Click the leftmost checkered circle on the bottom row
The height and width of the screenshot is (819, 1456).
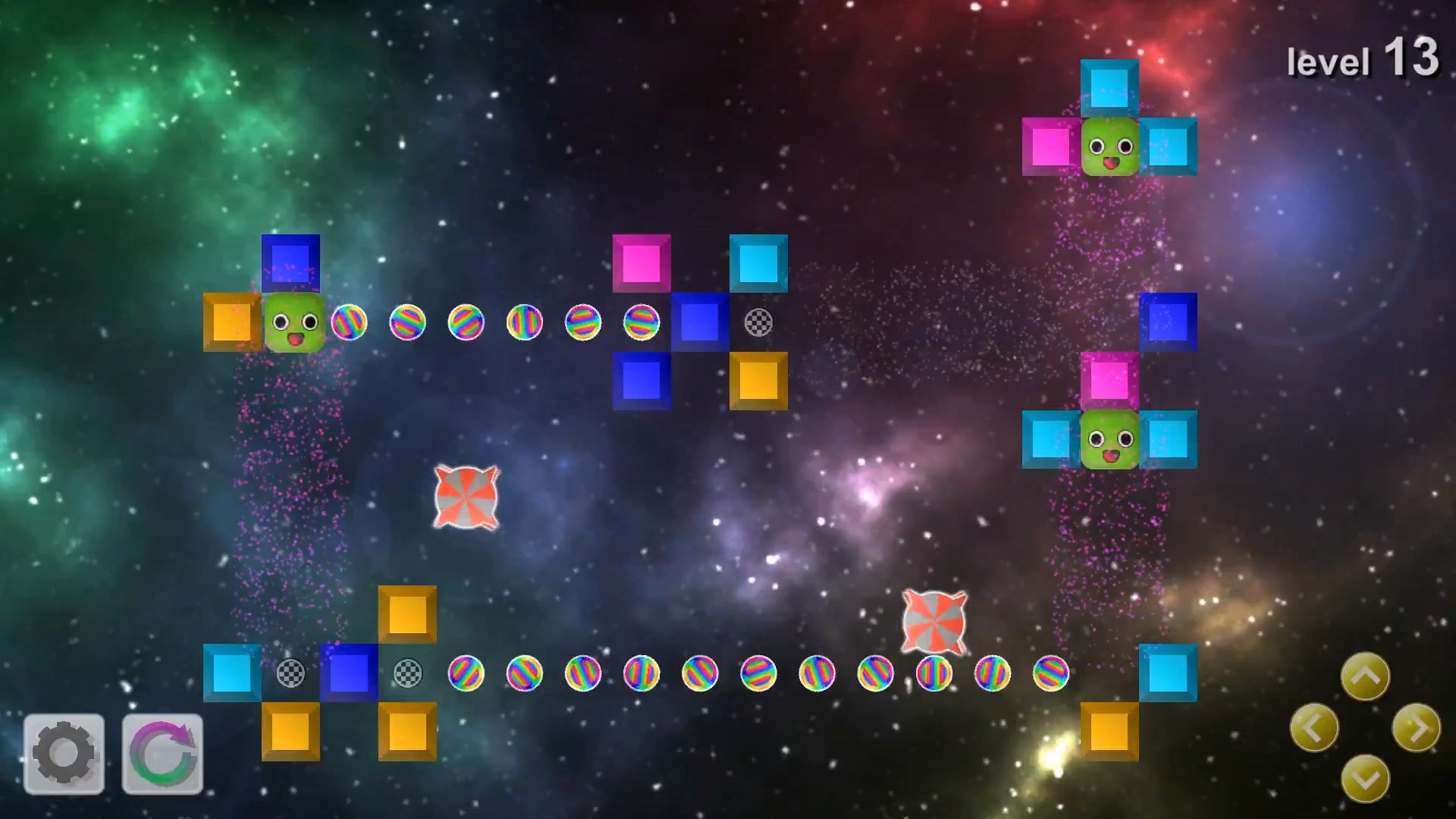point(290,674)
